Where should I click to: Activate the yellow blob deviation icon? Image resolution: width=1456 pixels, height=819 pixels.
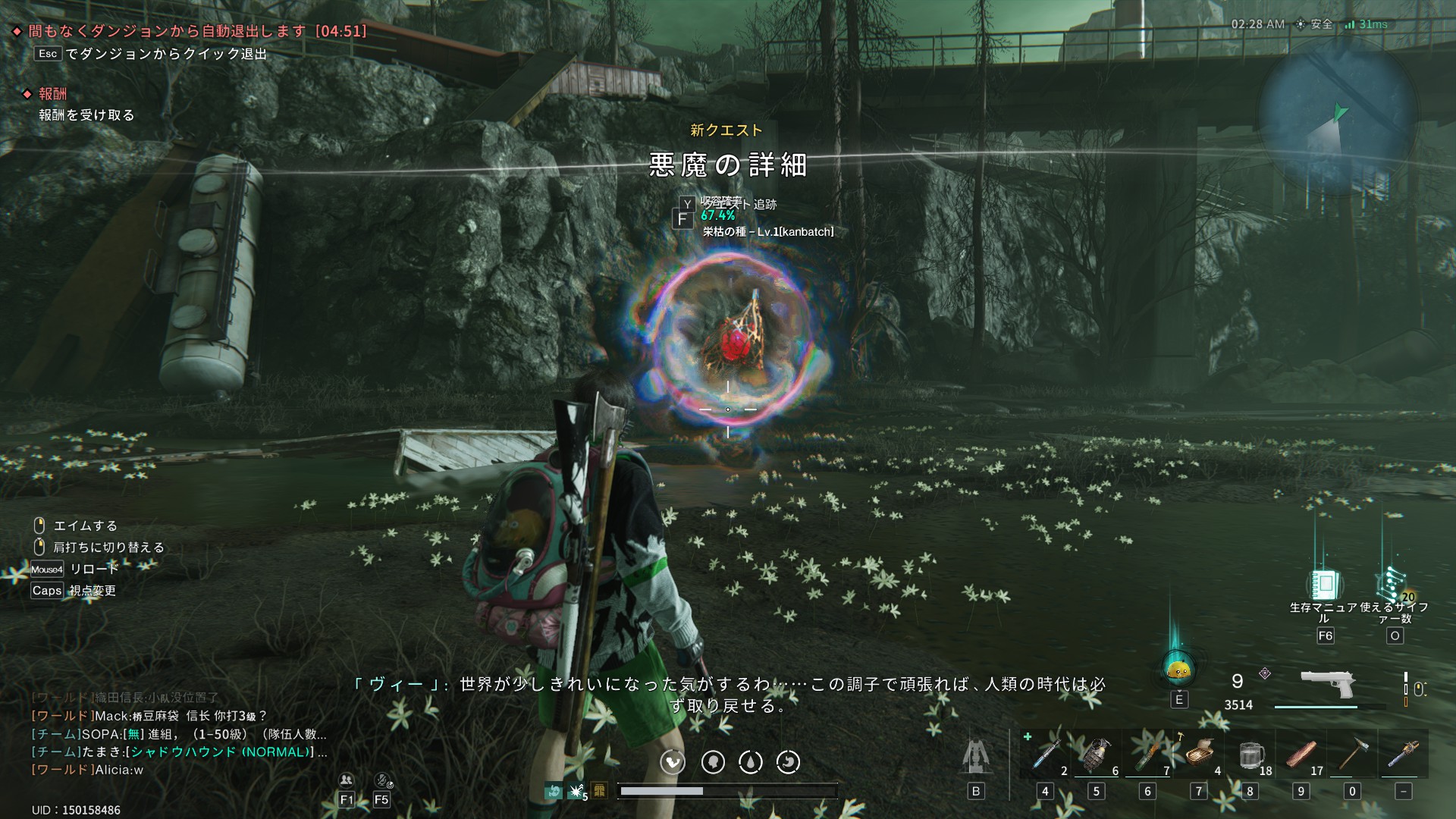1178,670
